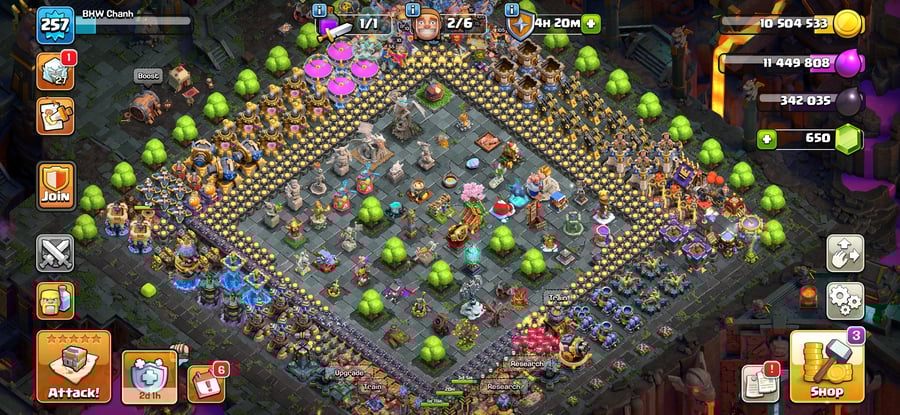Open the layout editor arrows icon
Screen dimensions: 900x415
[845, 253]
